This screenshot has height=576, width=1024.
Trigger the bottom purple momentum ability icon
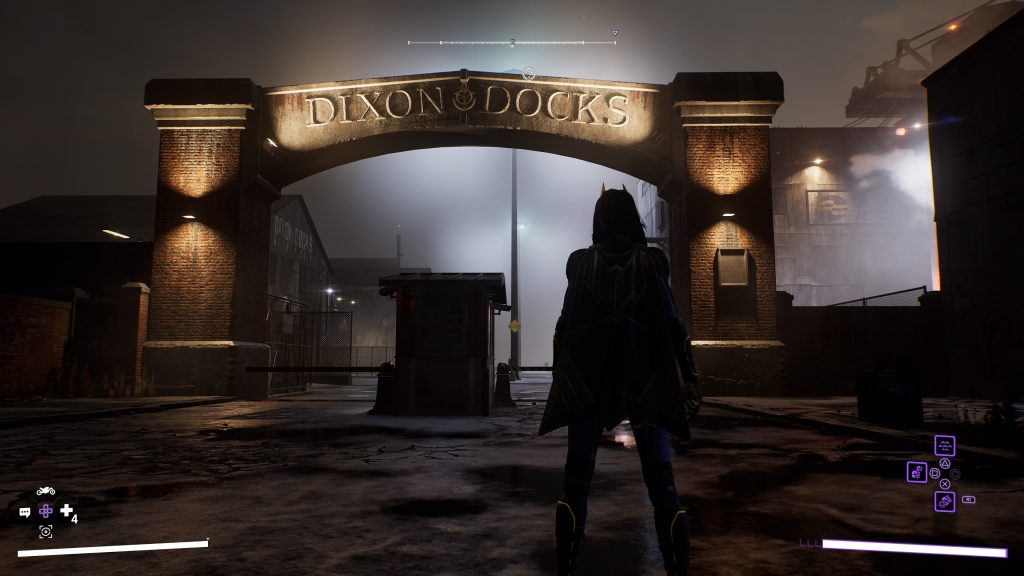point(944,501)
